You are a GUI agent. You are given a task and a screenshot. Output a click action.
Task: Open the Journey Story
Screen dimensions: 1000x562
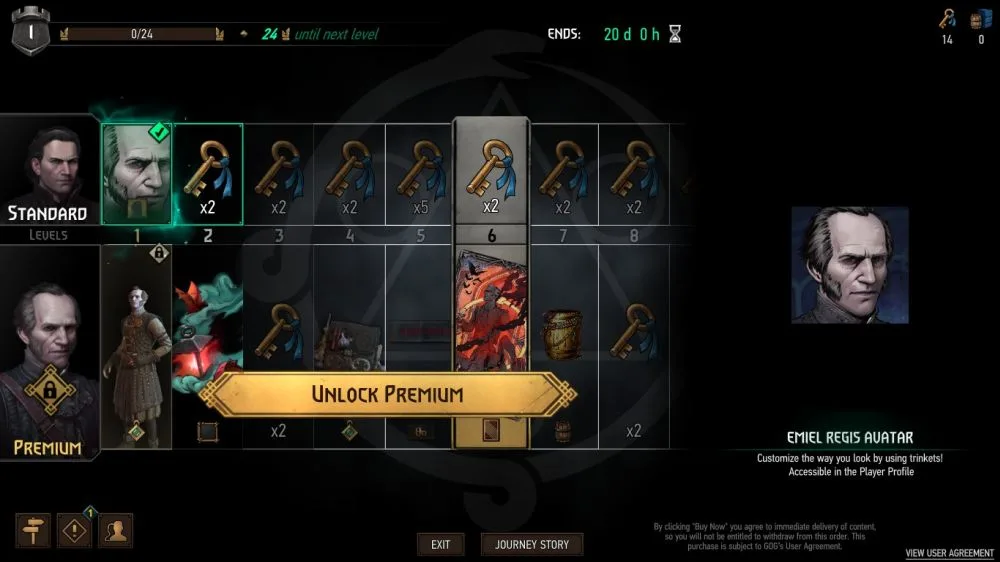532,545
